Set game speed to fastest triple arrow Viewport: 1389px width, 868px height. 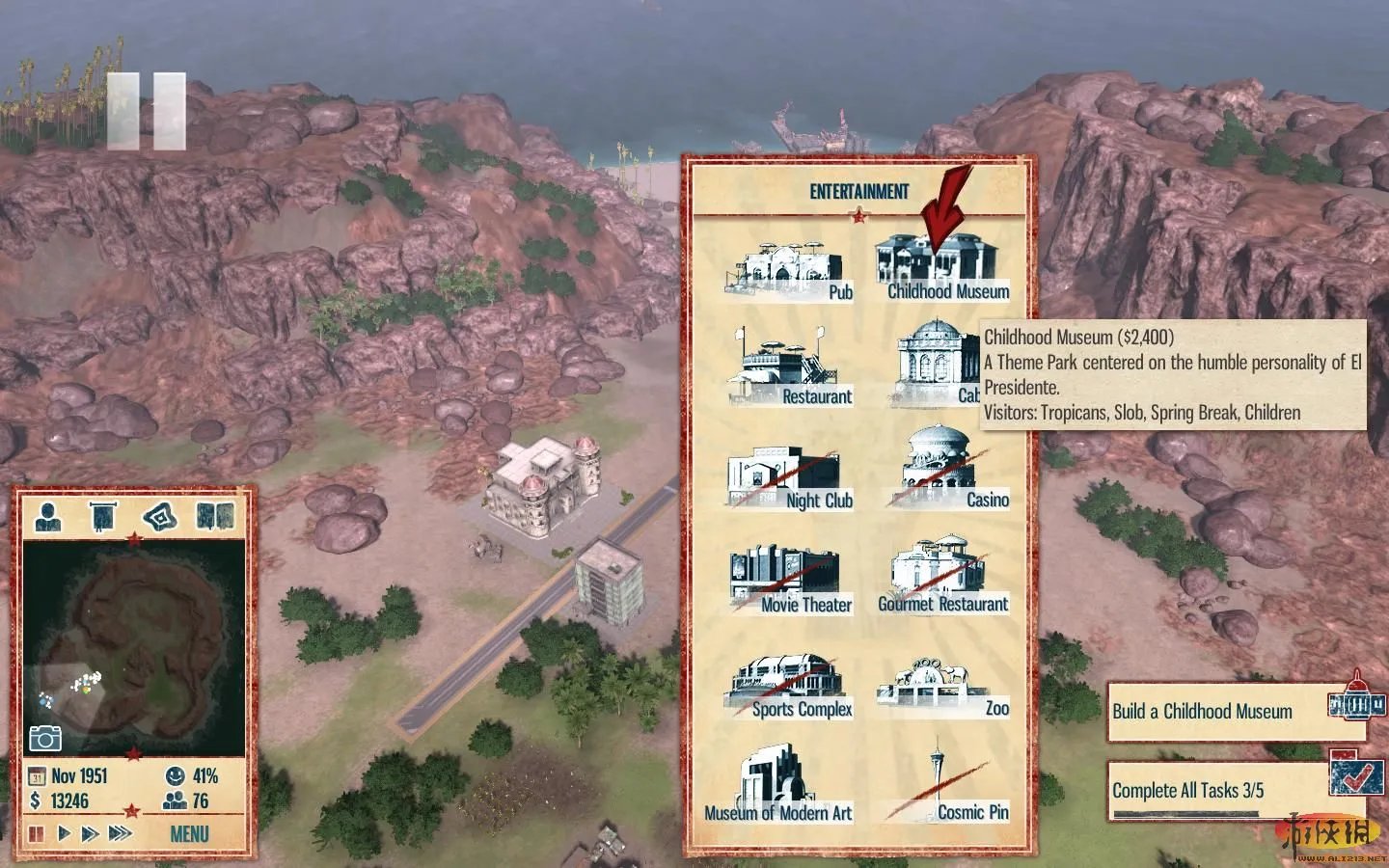pyautogui.click(x=121, y=833)
